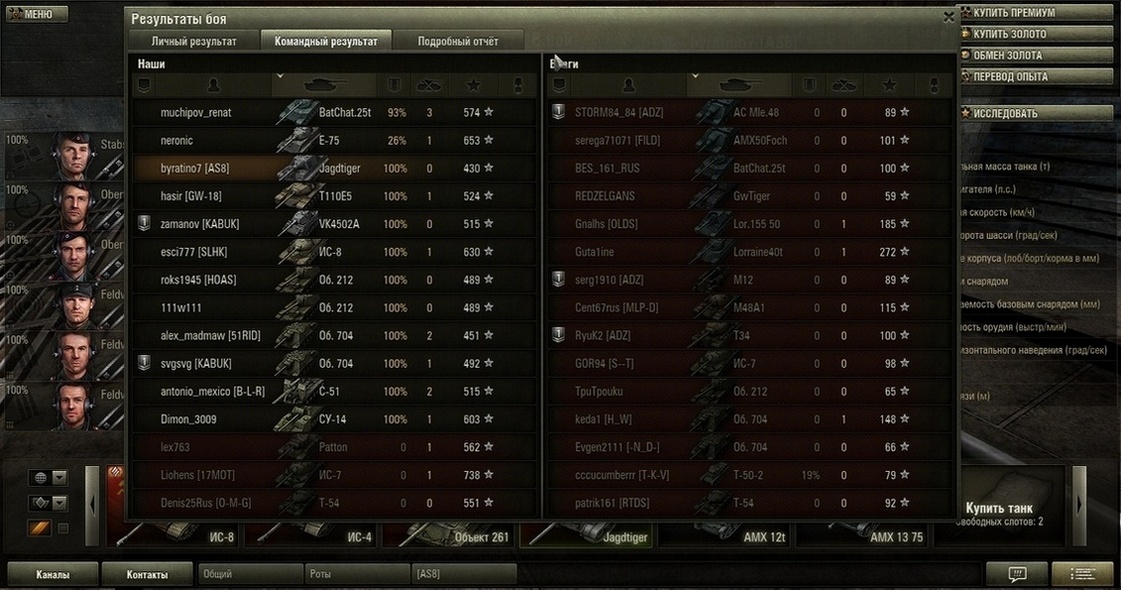Close the battle results window
Viewport: 1121px width, 590px height.
tap(948, 17)
